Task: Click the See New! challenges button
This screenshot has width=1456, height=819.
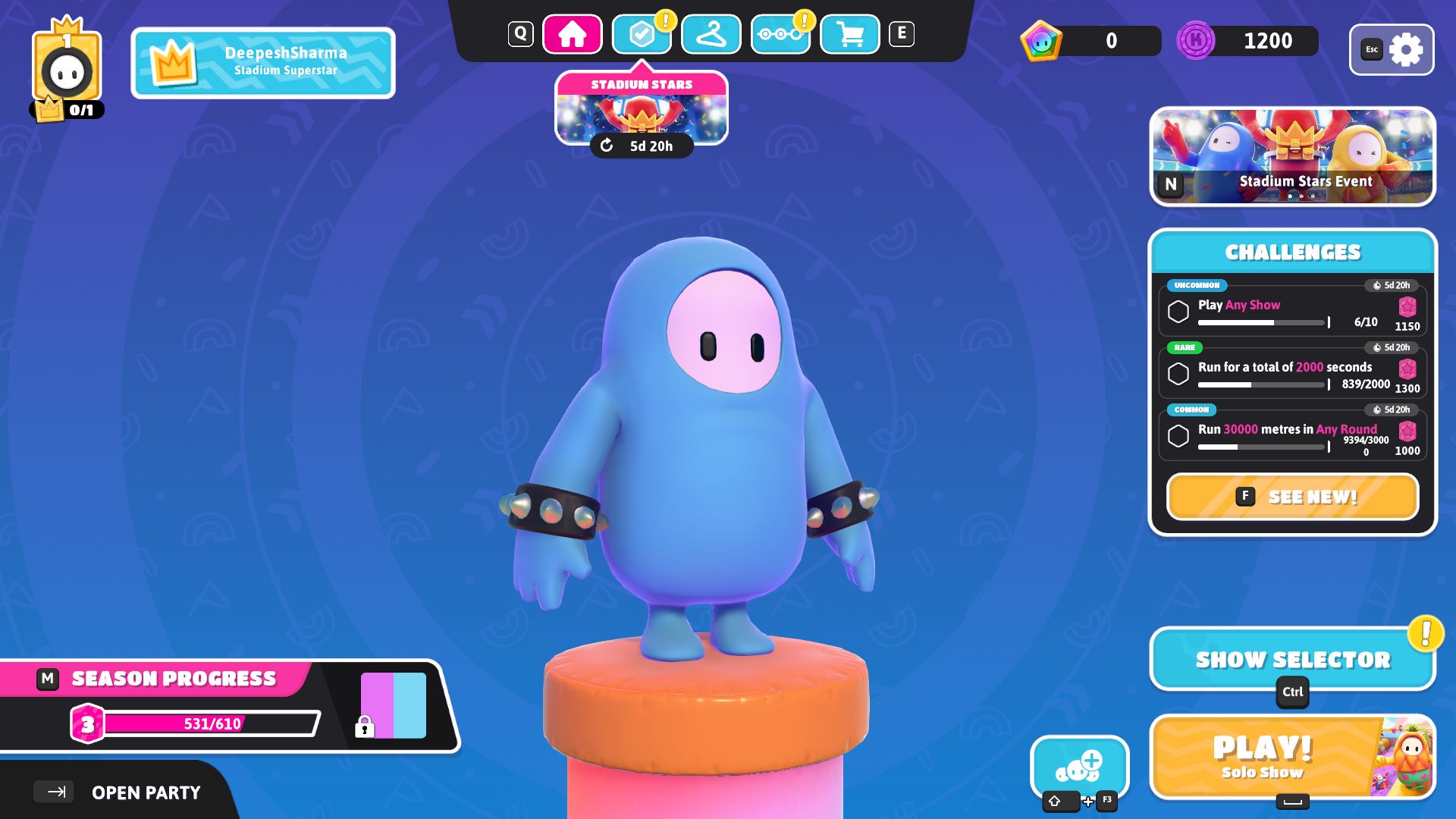Action: click(1292, 497)
